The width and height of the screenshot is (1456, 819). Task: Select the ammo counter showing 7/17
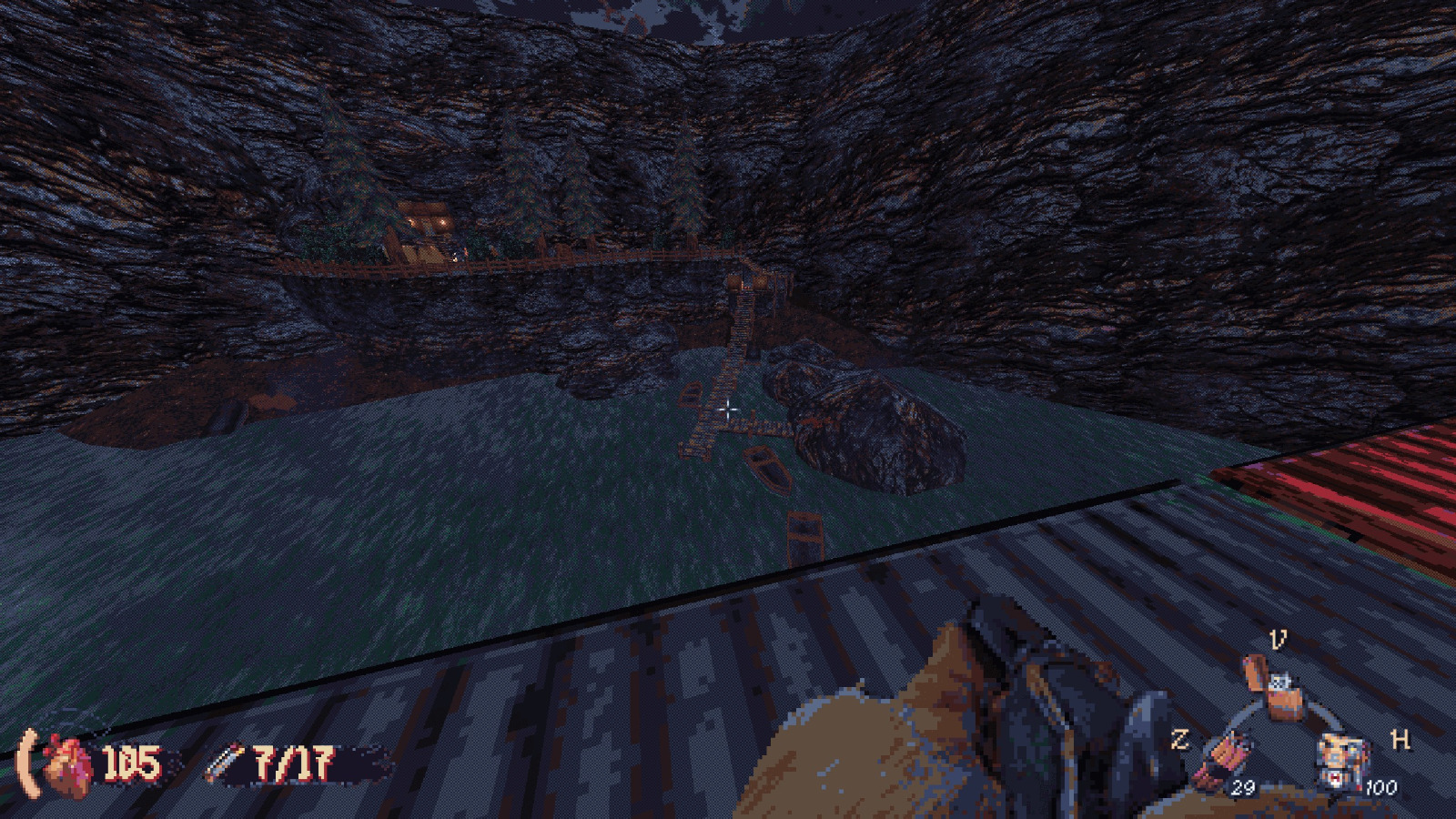[289, 764]
